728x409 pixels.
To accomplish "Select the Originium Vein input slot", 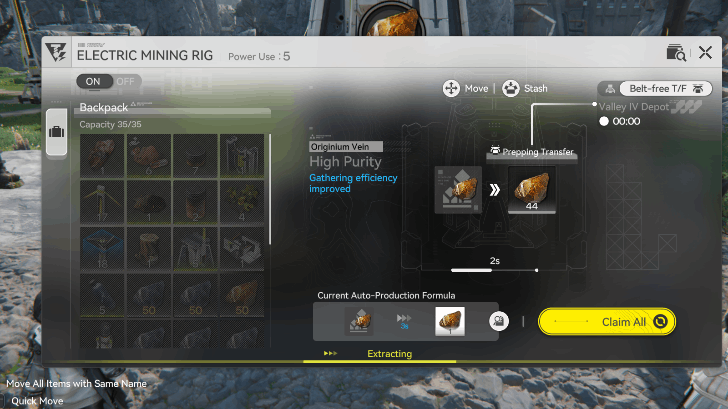I will 458,190.
